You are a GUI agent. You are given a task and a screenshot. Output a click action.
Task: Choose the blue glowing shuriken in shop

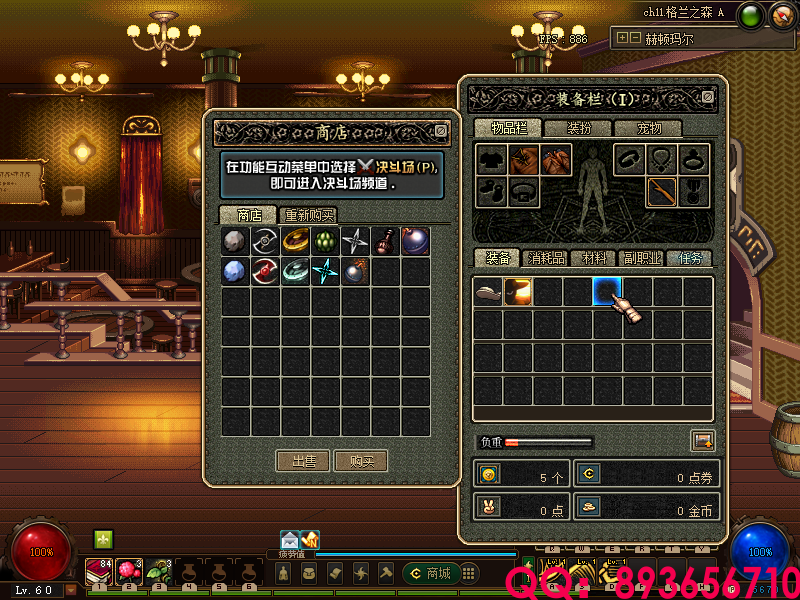326,271
